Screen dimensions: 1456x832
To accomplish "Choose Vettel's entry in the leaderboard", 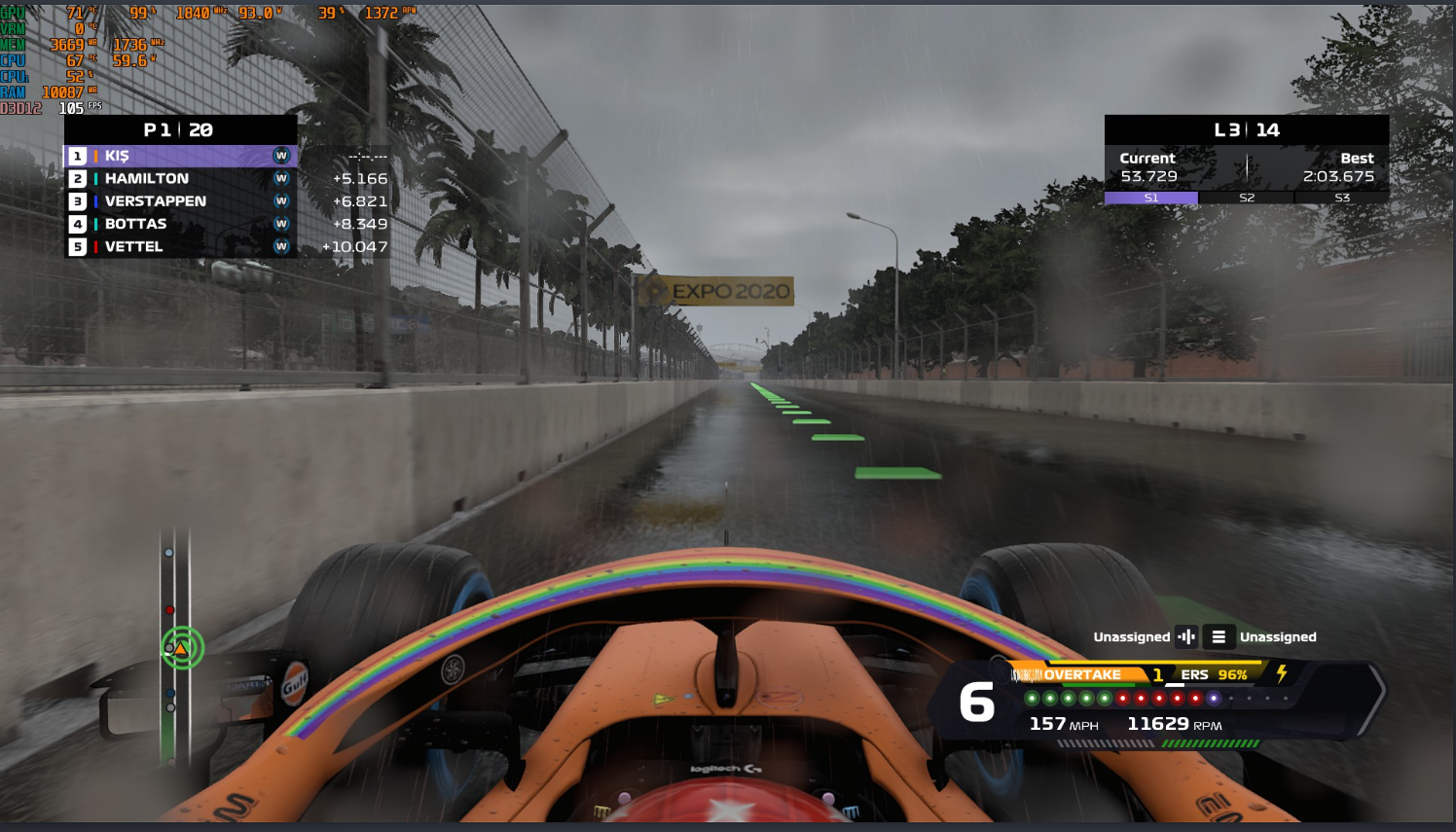I will [180, 247].
